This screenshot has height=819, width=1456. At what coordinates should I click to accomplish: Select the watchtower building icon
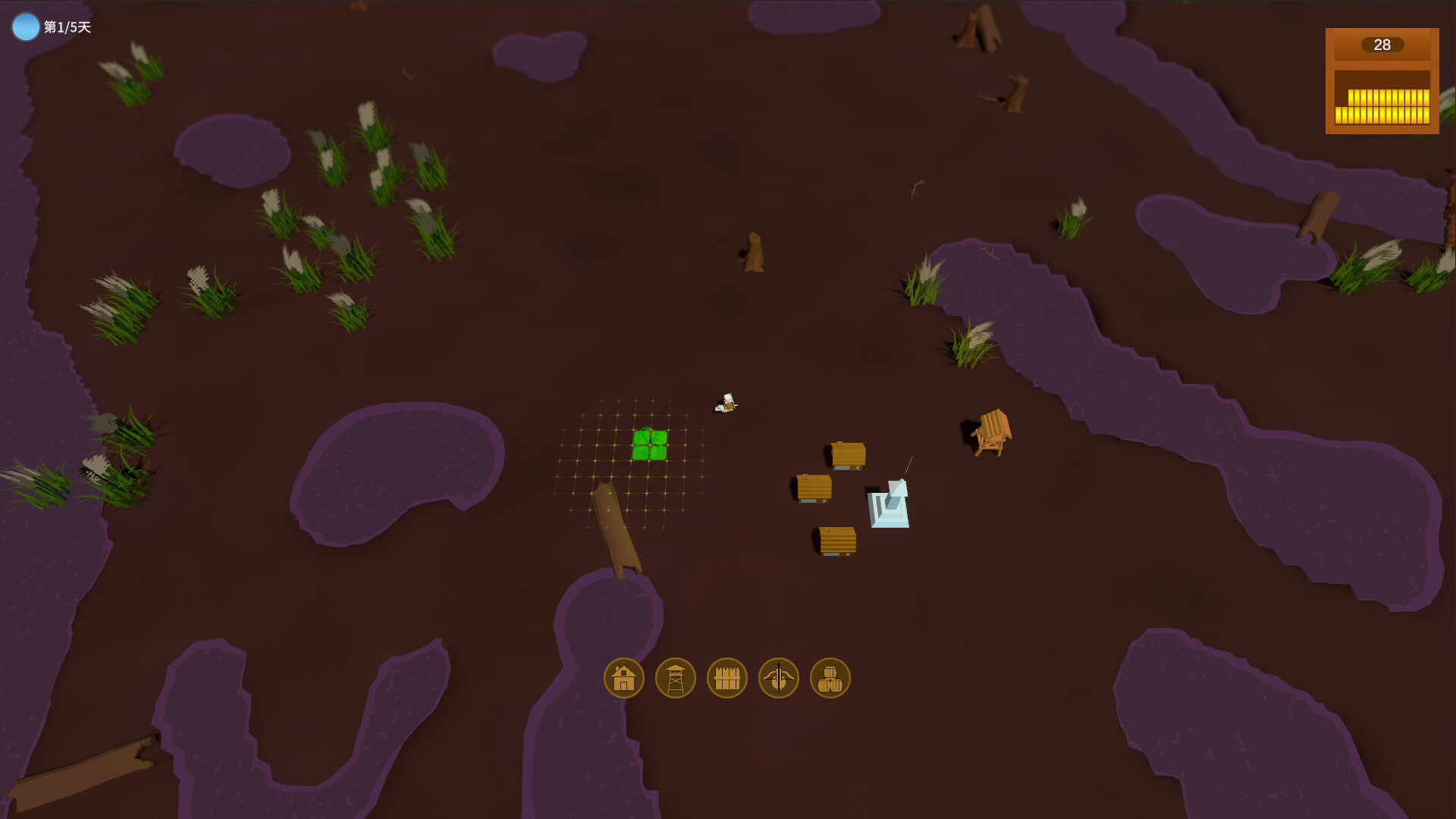674,677
